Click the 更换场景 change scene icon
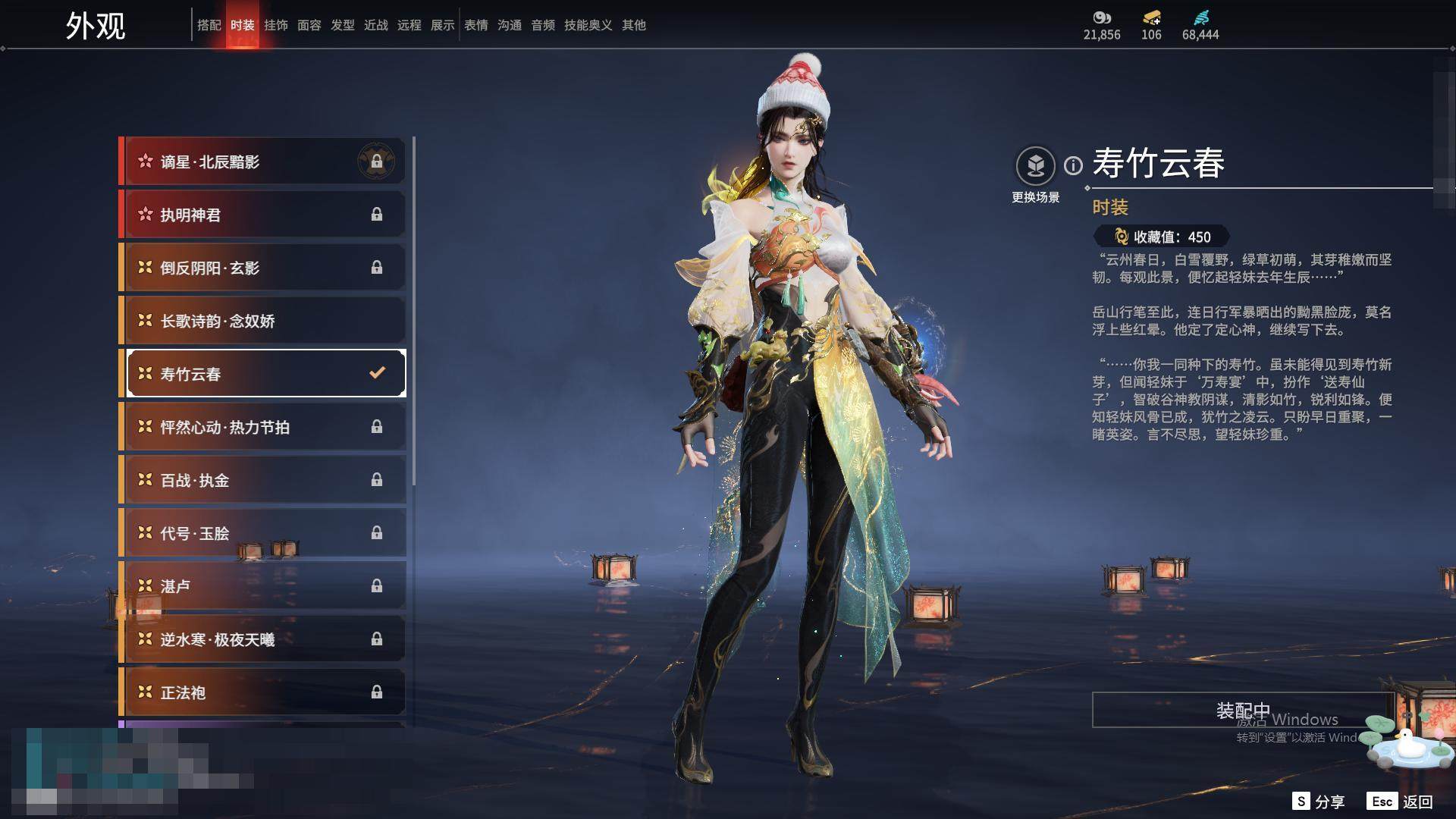 tap(1035, 166)
